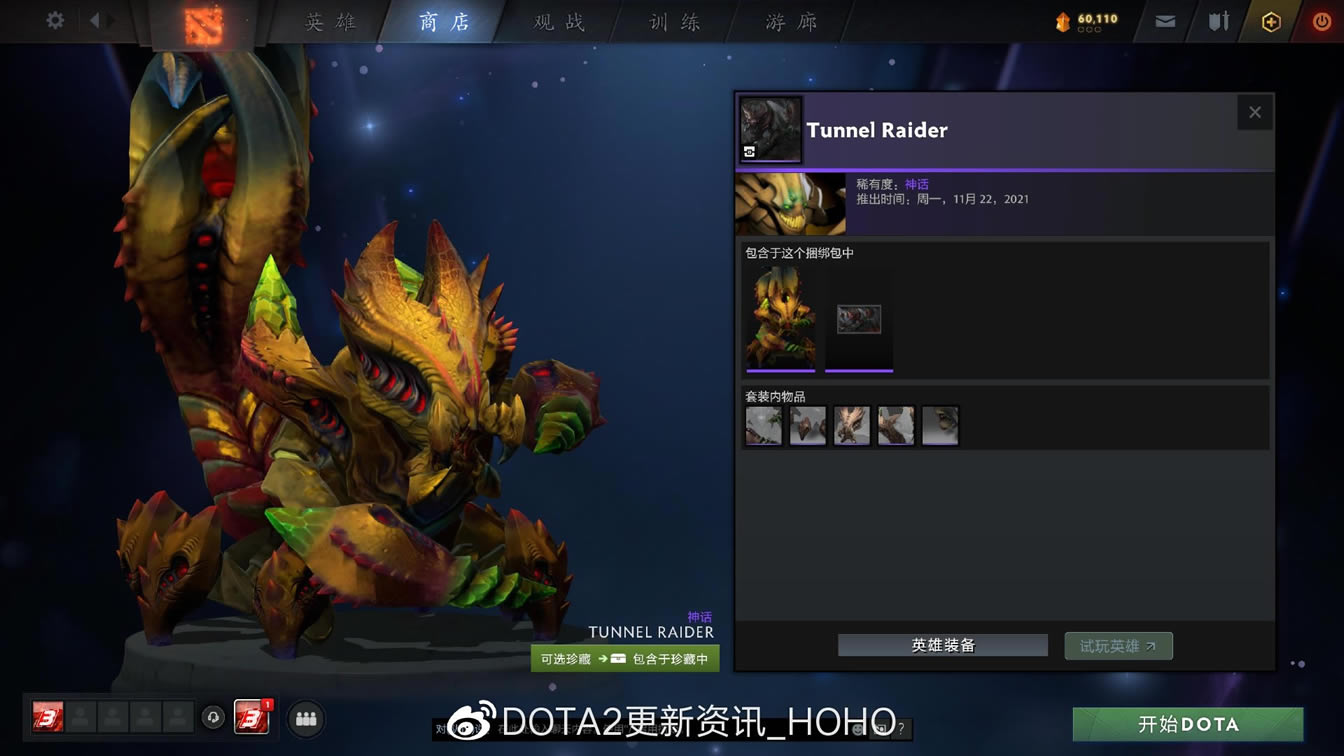This screenshot has width=1344, height=756.
Task: Open the Dota Plus hexagon icon
Action: pos(1271,19)
